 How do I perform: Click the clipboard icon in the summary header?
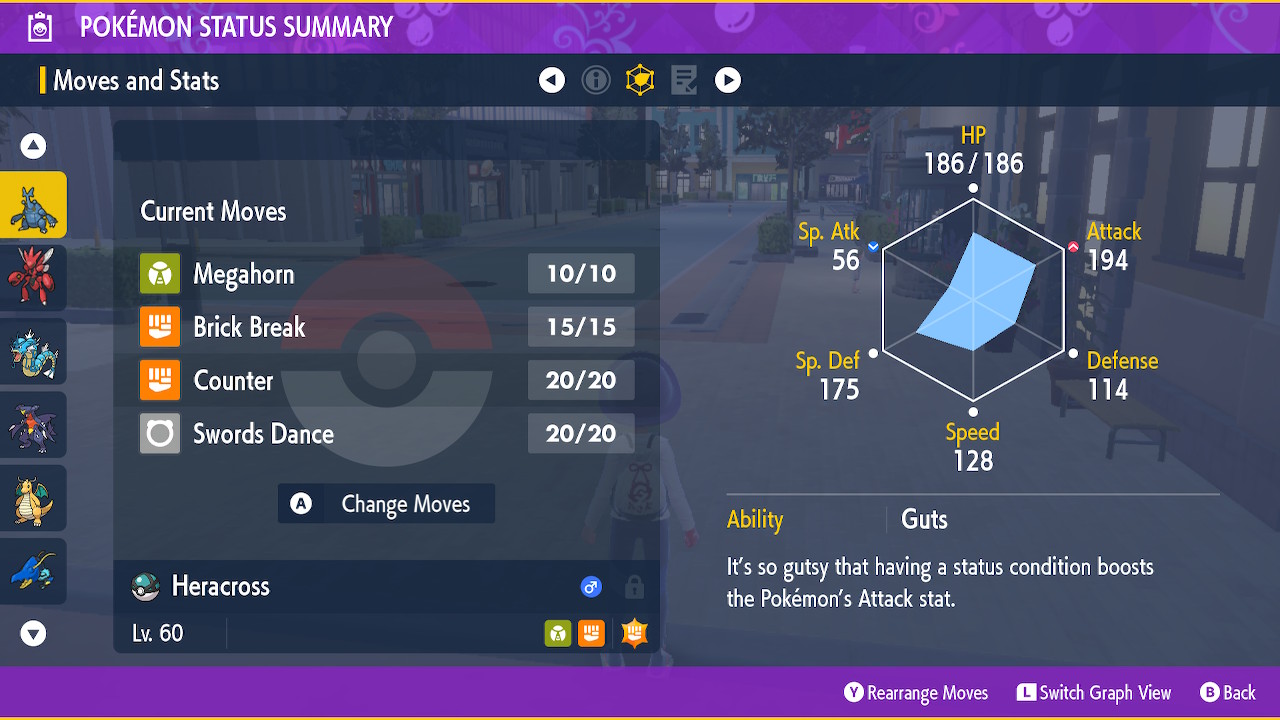39,26
